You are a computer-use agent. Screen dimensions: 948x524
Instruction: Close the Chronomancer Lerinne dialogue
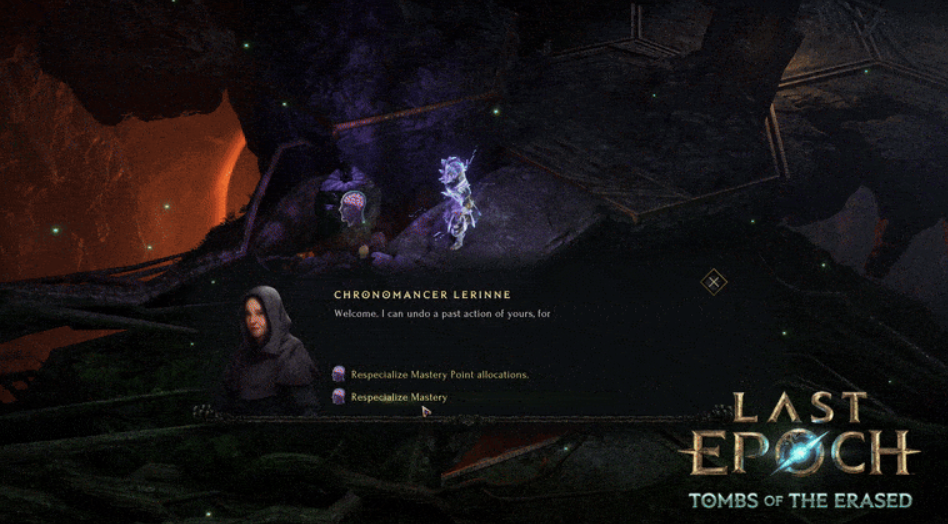(x=713, y=282)
